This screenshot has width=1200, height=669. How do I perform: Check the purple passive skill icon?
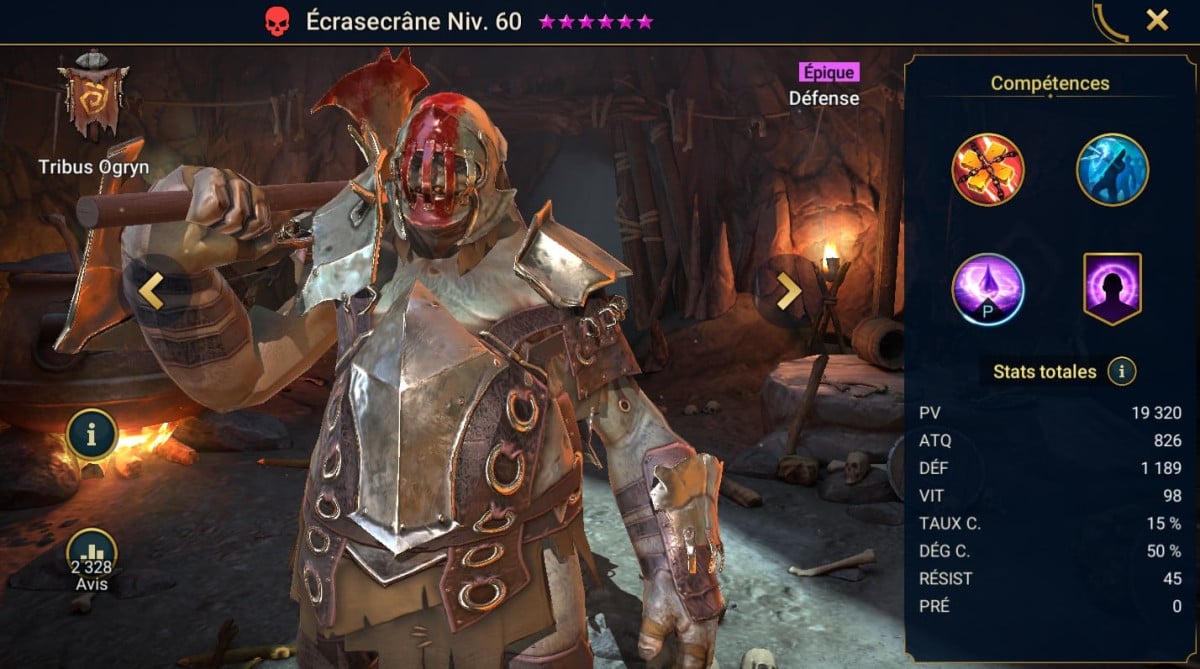988,289
